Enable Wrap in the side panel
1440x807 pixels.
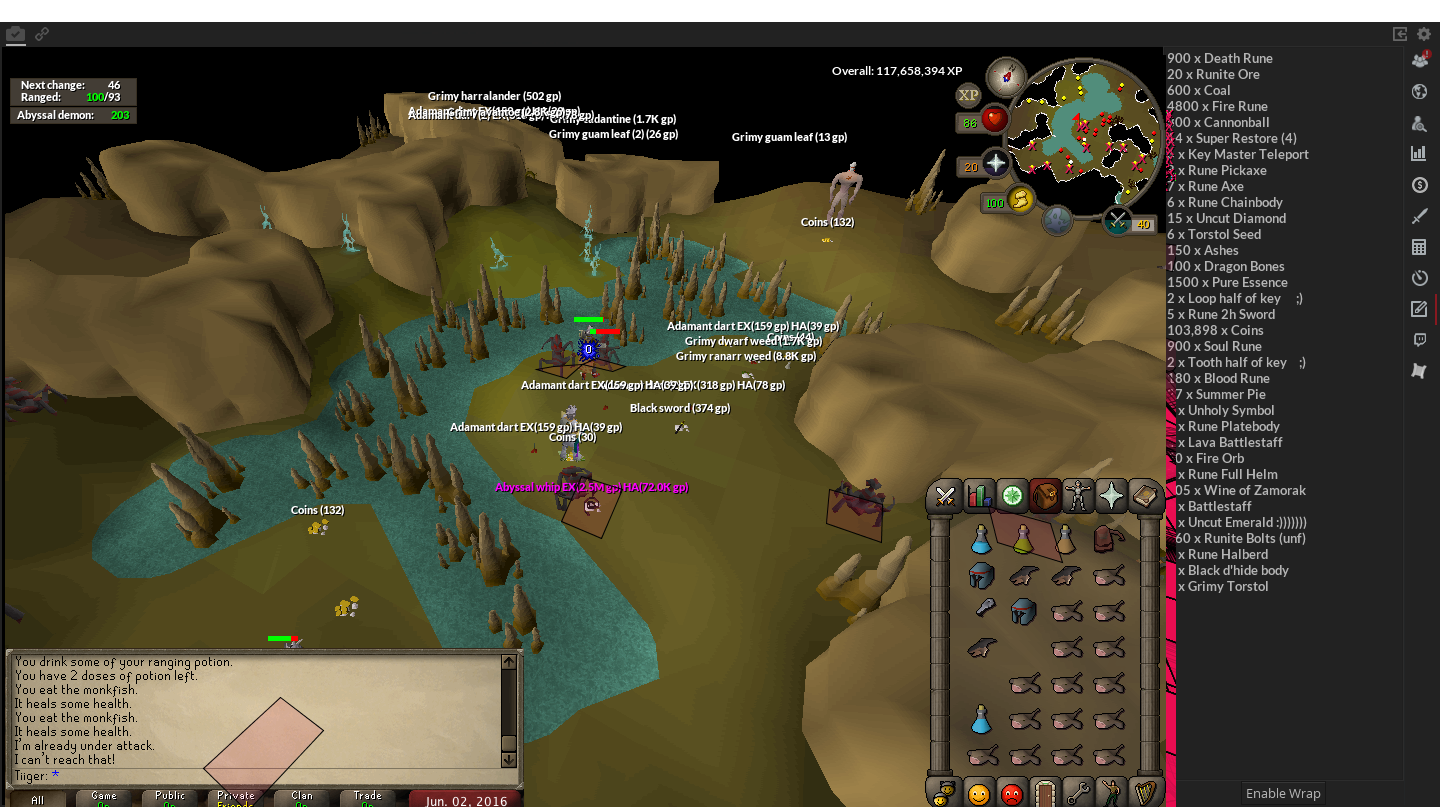point(1283,793)
